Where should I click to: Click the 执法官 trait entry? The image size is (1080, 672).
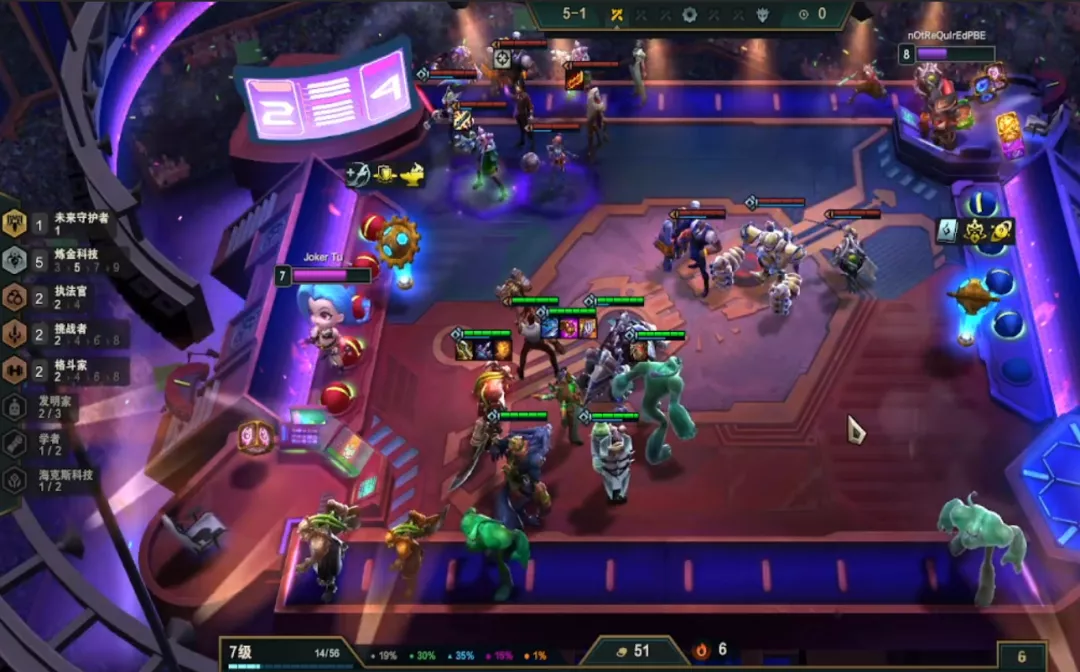(60, 297)
